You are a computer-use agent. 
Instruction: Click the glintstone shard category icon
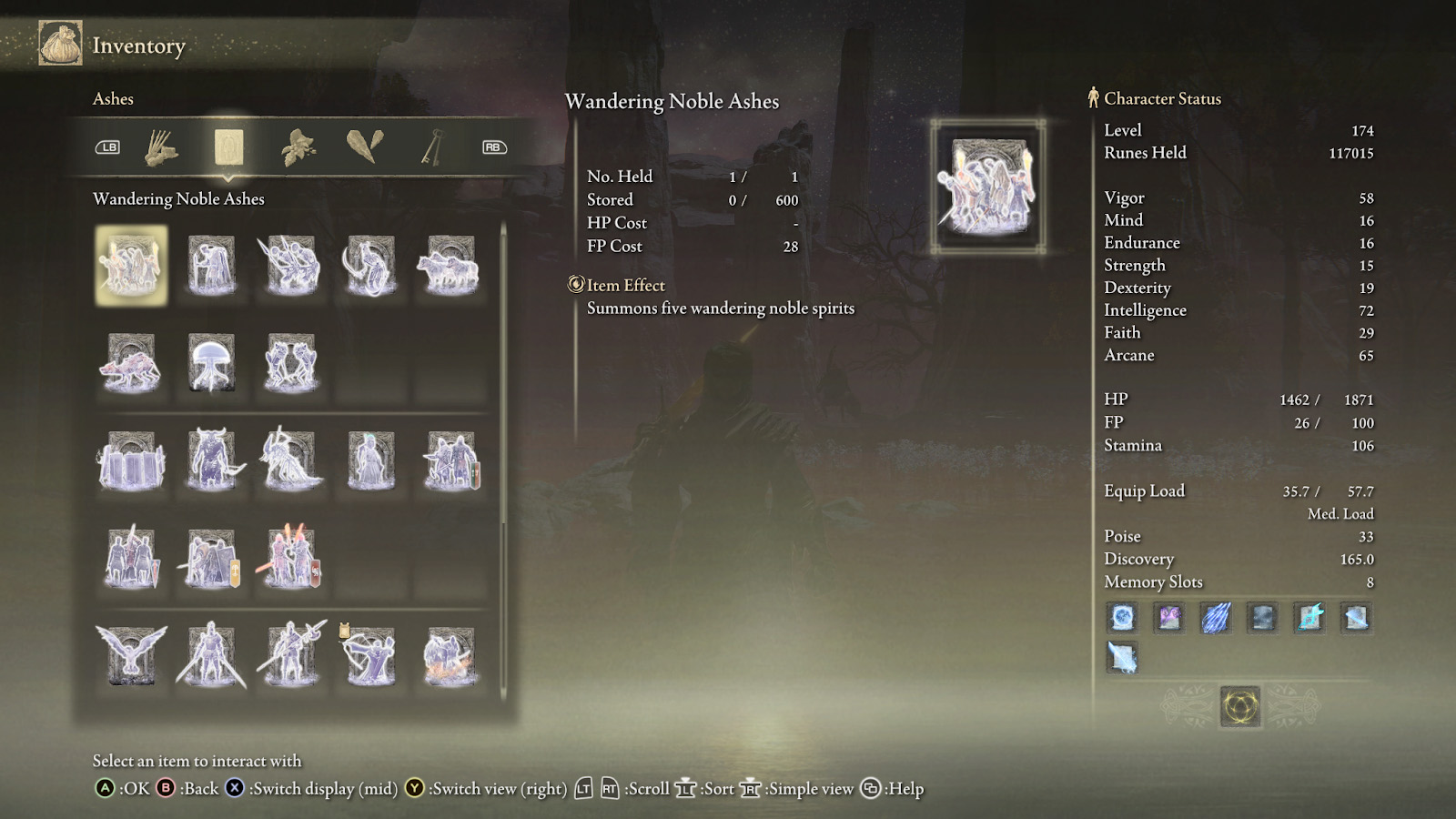(366, 146)
